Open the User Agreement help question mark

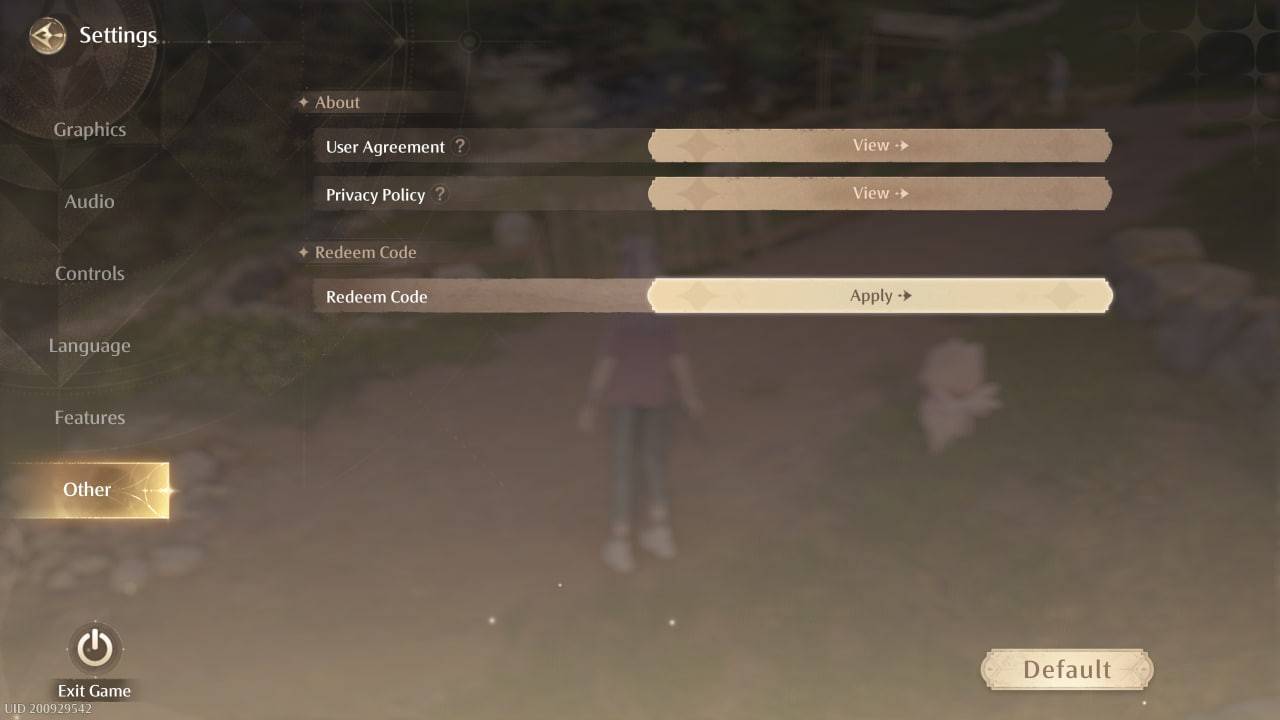460,146
